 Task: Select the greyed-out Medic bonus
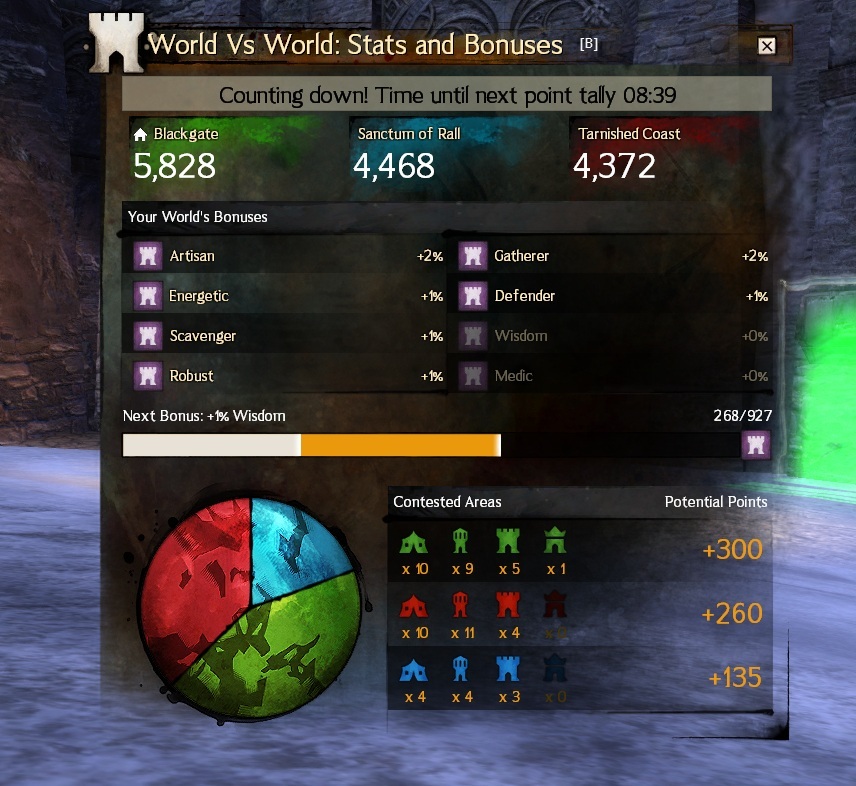click(612, 376)
